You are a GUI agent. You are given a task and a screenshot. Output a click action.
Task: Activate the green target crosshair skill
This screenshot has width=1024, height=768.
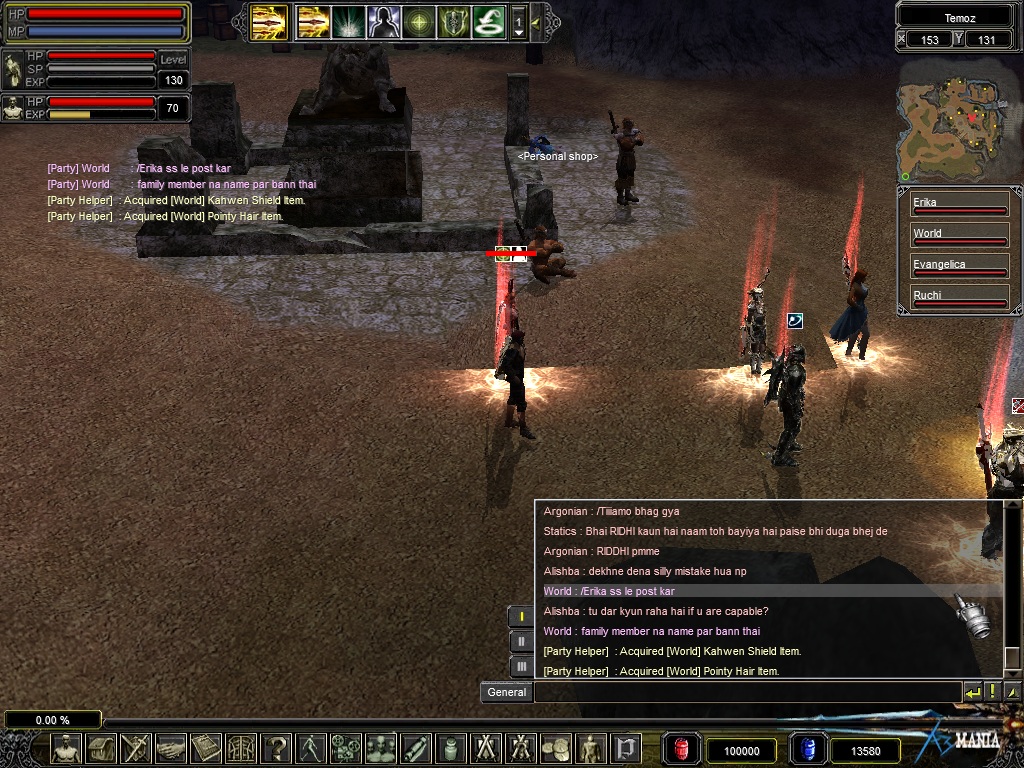click(418, 21)
